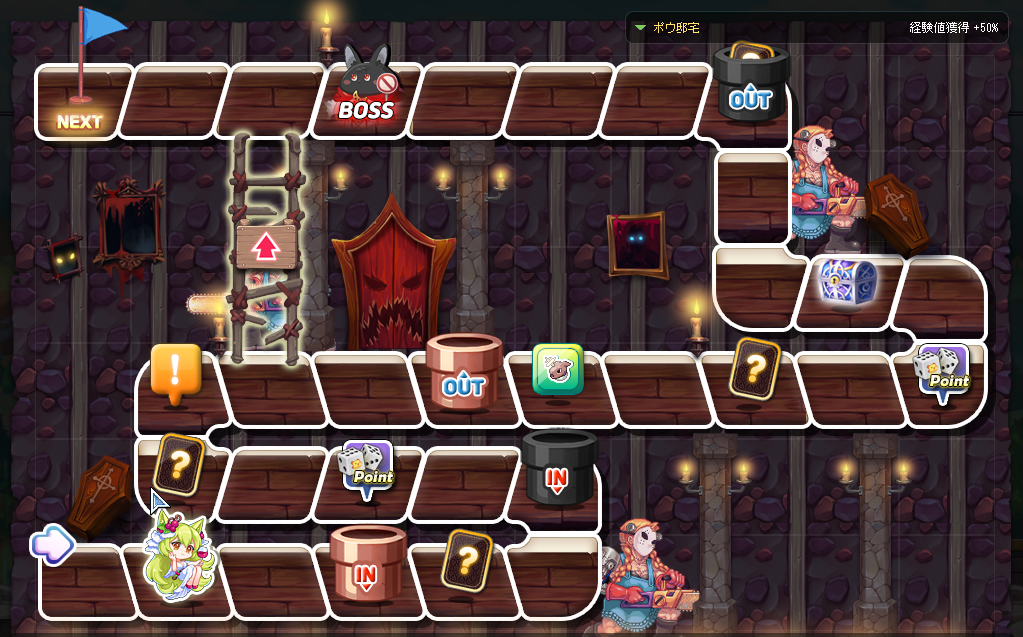This screenshot has width=1023, height=637.
Task: Choose the green pig icon tile
Action: [x=557, y=370]
